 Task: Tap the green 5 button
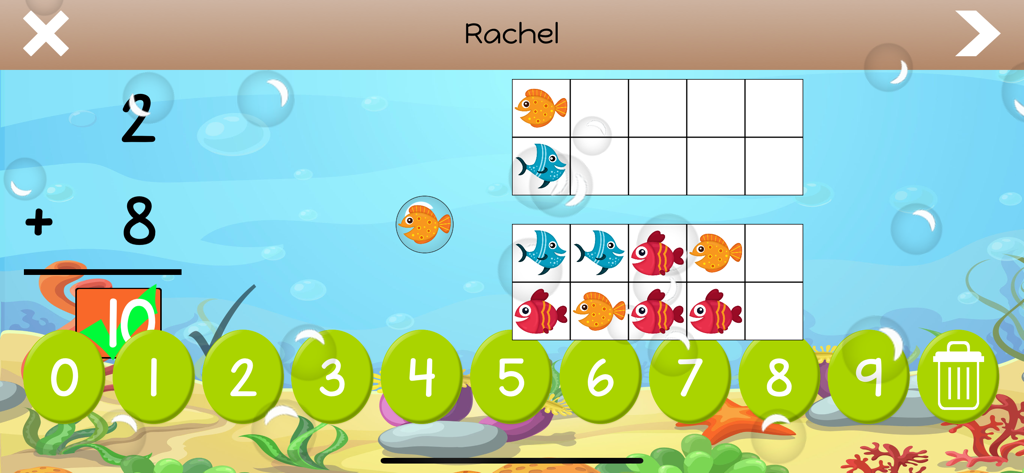coord(510,377)
